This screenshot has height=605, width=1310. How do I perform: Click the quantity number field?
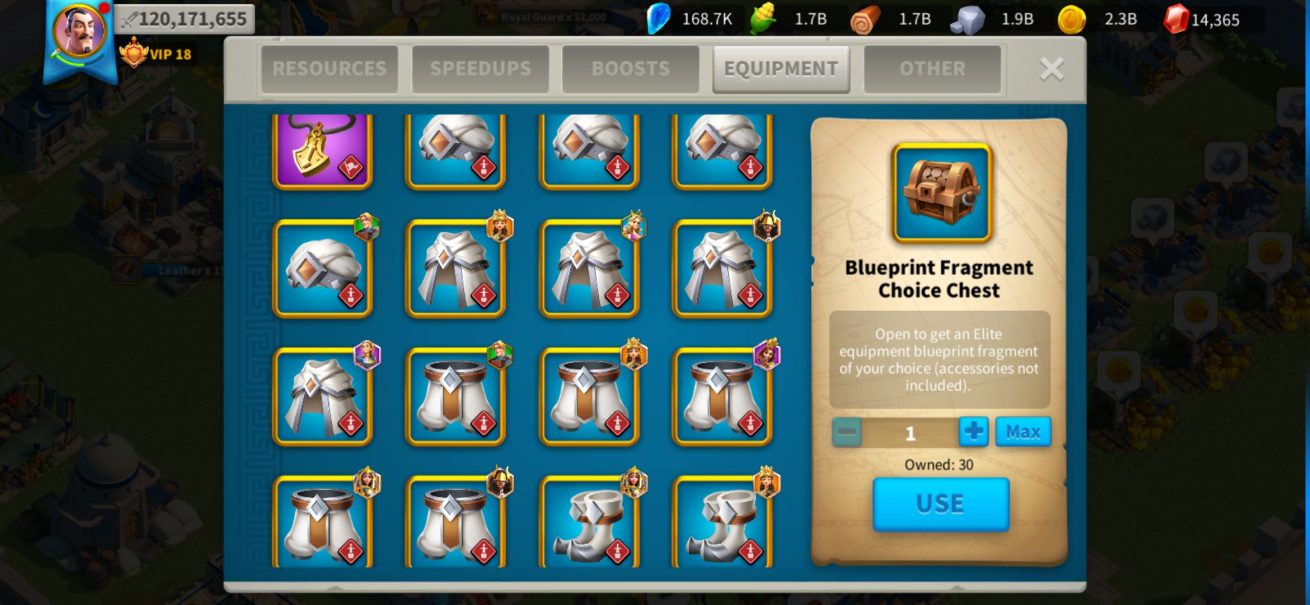coord(910,433)
